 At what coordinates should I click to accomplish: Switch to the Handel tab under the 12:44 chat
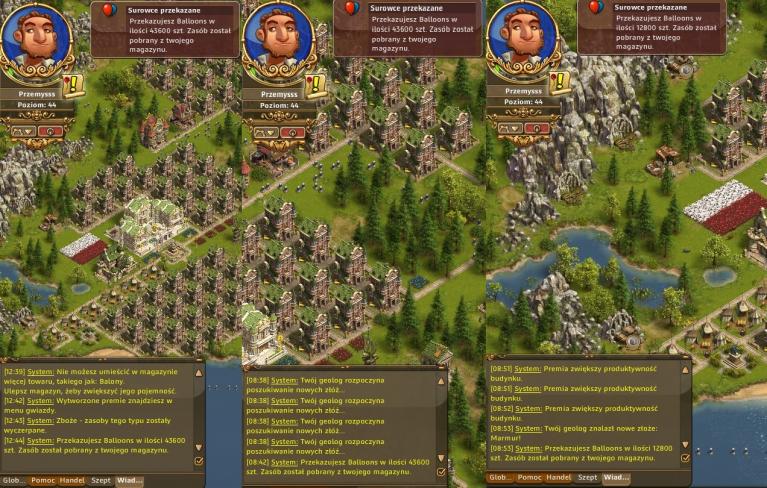pyautogui.click(x=72, y=481)
